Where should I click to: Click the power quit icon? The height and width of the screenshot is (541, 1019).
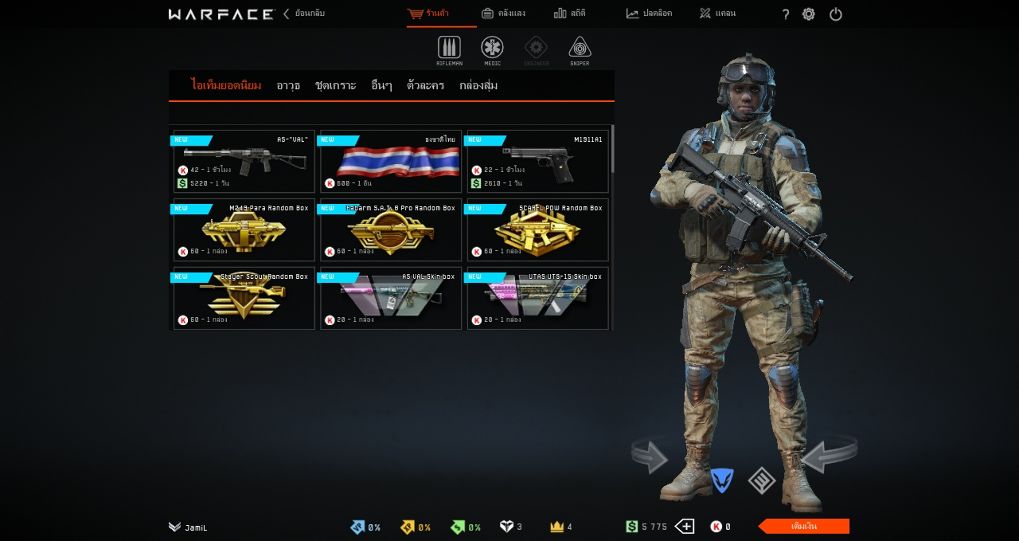click(836, 14)
